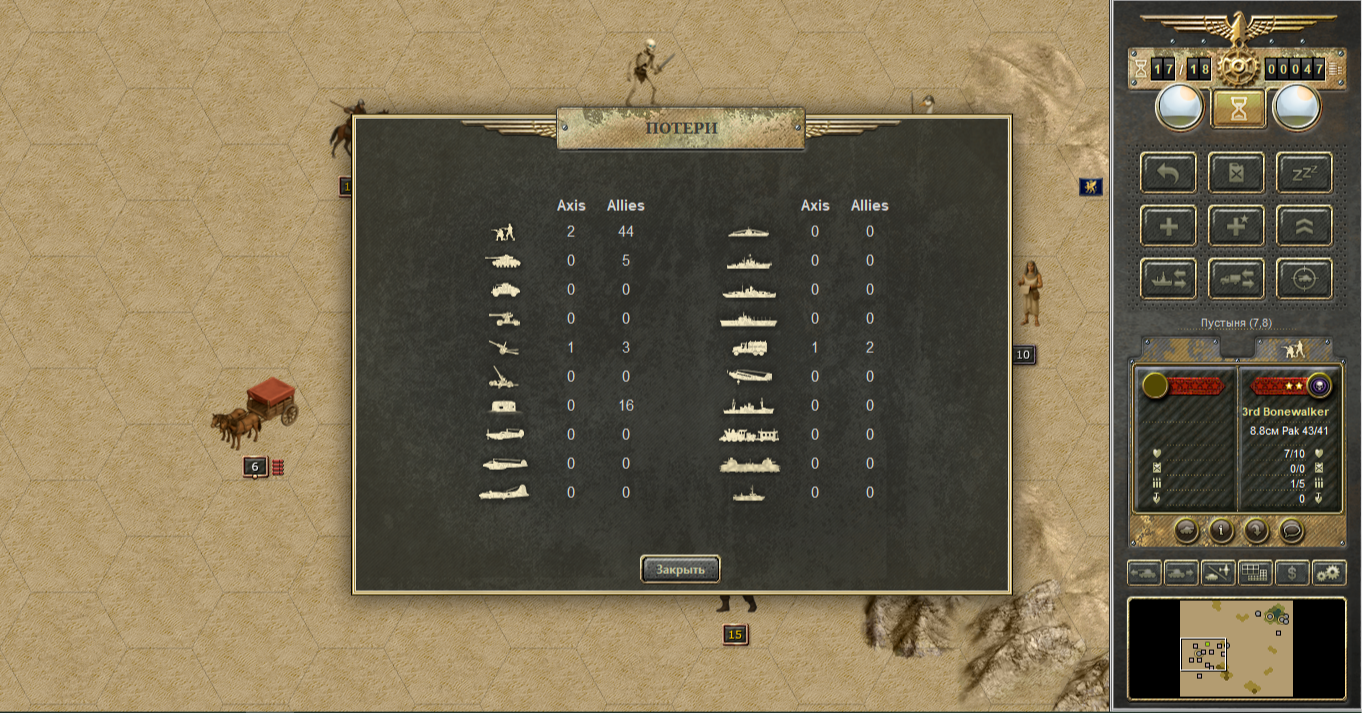Switch to the infantry silhouette unit tab
The height and width of the screenshot is (713, 1362).
point(1293,348)
